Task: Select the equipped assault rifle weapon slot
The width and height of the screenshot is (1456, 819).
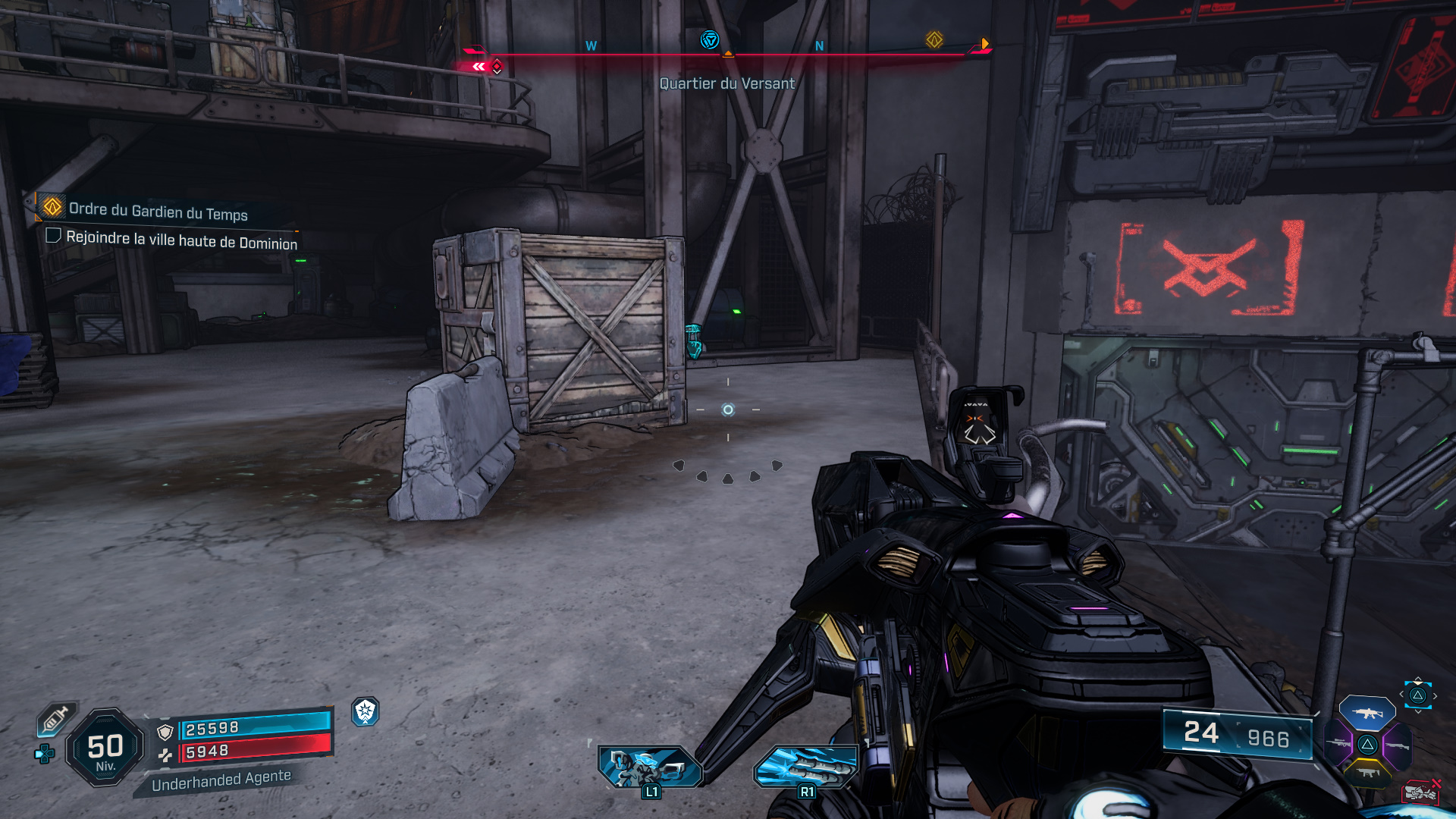Action: (1367, 713)
